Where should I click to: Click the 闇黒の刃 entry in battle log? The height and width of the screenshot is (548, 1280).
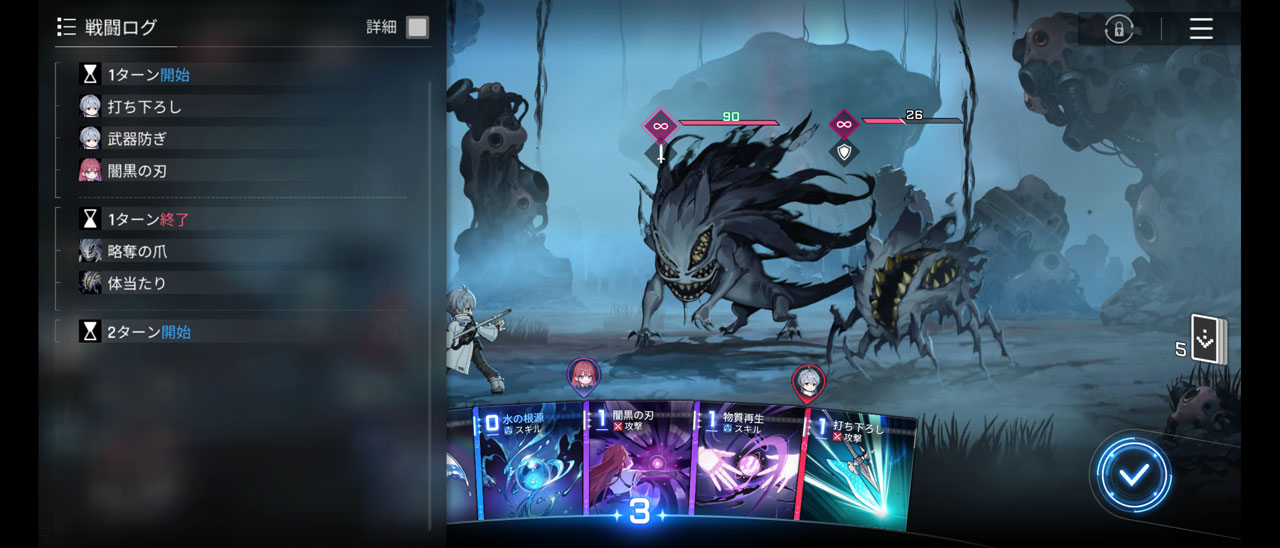[137, 171]
